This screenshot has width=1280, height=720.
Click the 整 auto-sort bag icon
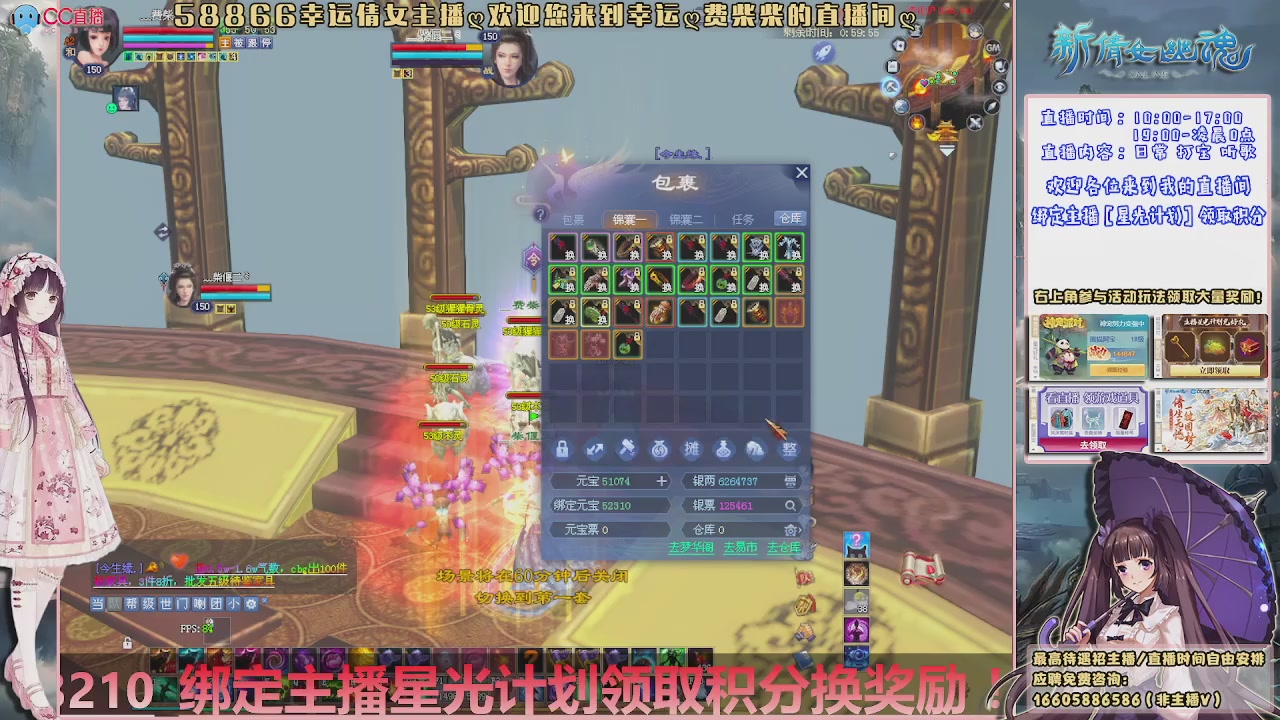coord(790,450)
